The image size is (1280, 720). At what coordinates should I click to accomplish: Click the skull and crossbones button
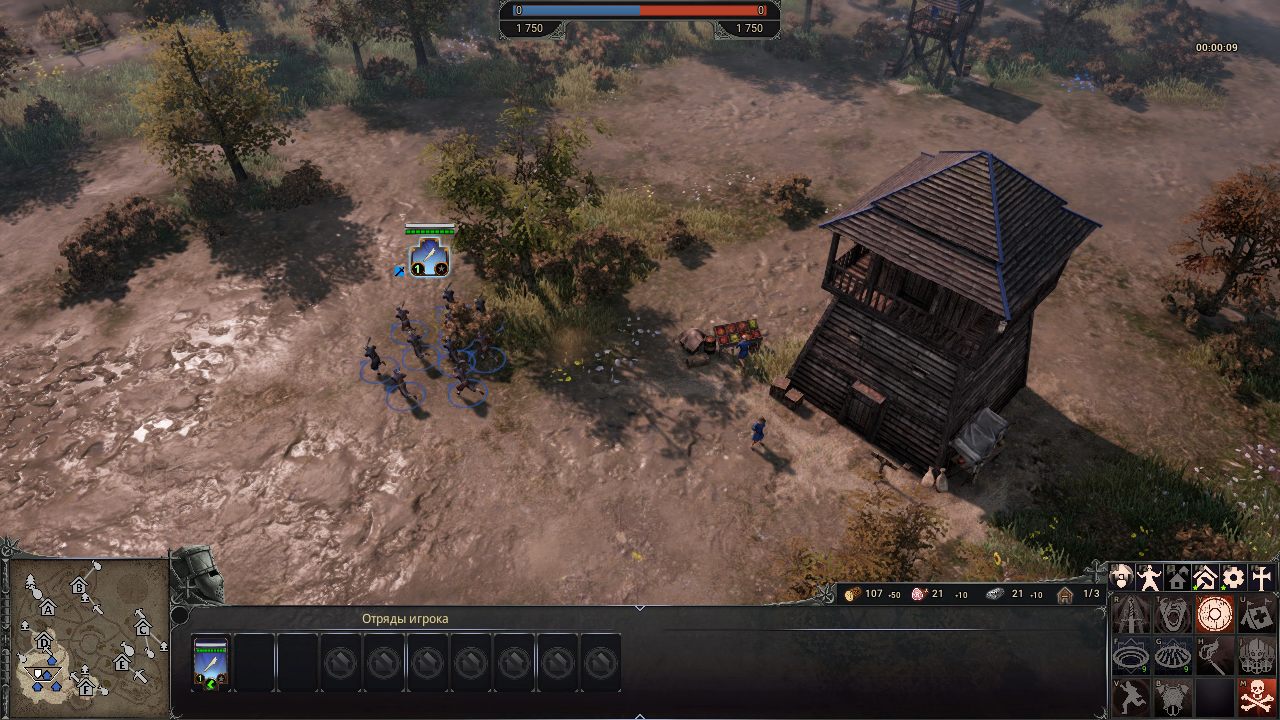(x=1257, y=697)
